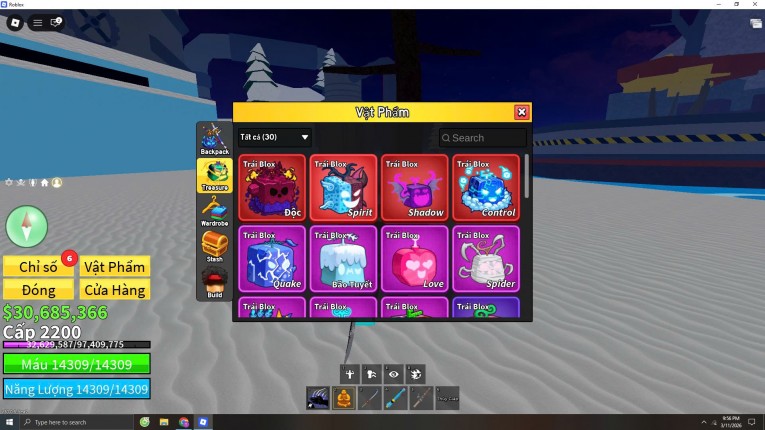
Task: Choose the Spirit fruit slot
Action: tap(343, 187)
